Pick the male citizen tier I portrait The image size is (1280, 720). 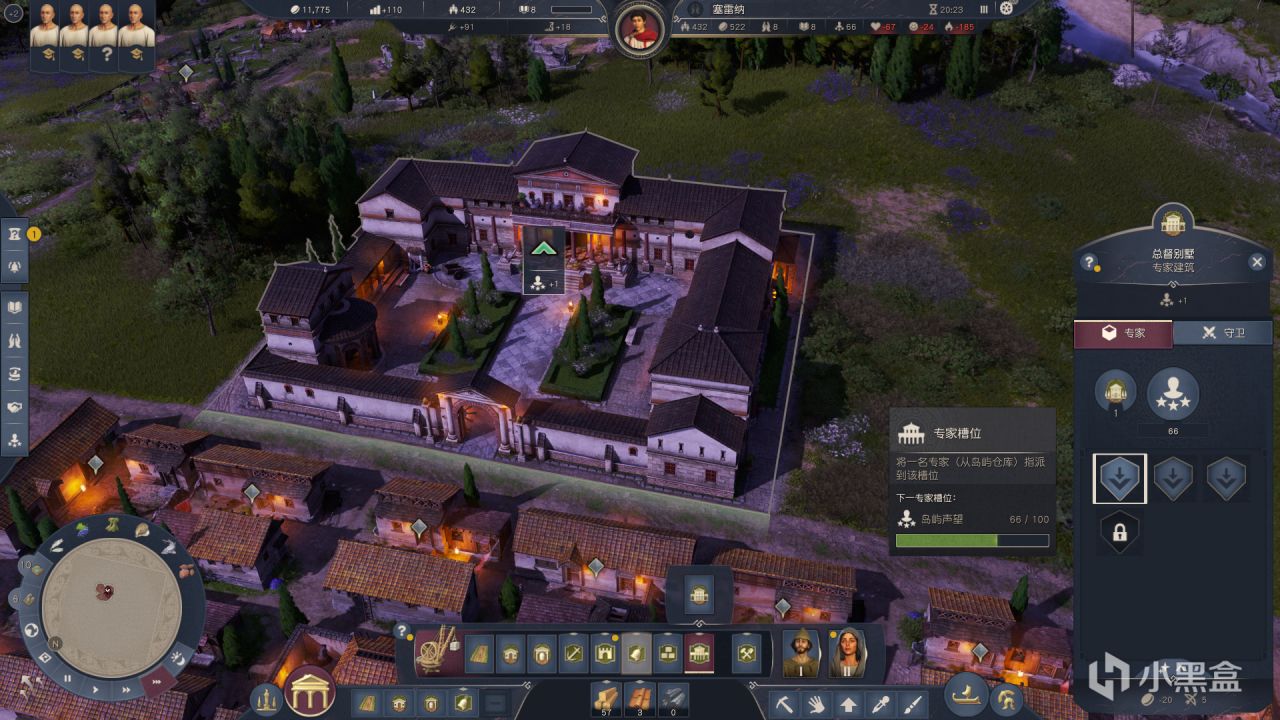click(802, 653)
